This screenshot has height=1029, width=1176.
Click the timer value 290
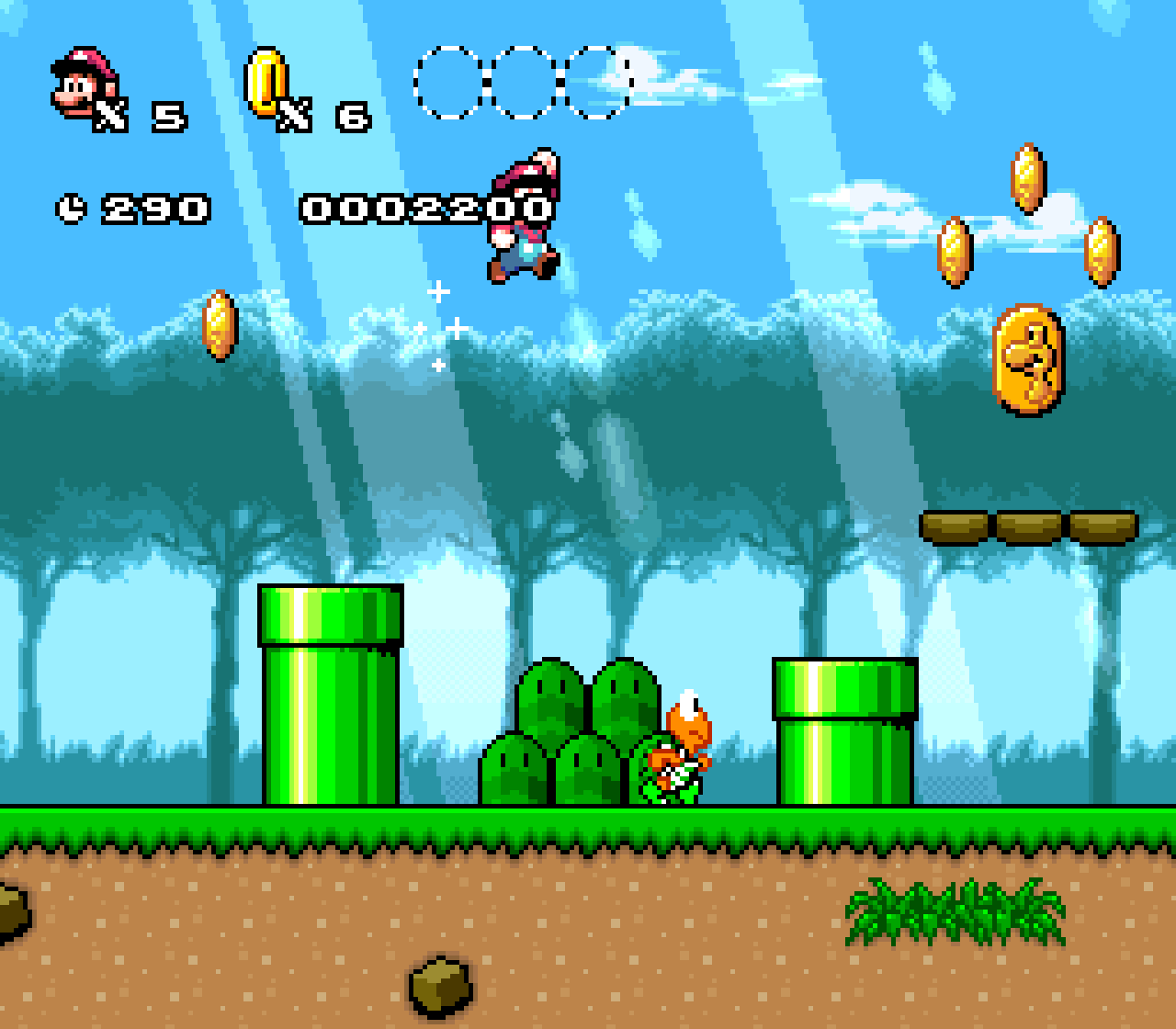[154, 208]
